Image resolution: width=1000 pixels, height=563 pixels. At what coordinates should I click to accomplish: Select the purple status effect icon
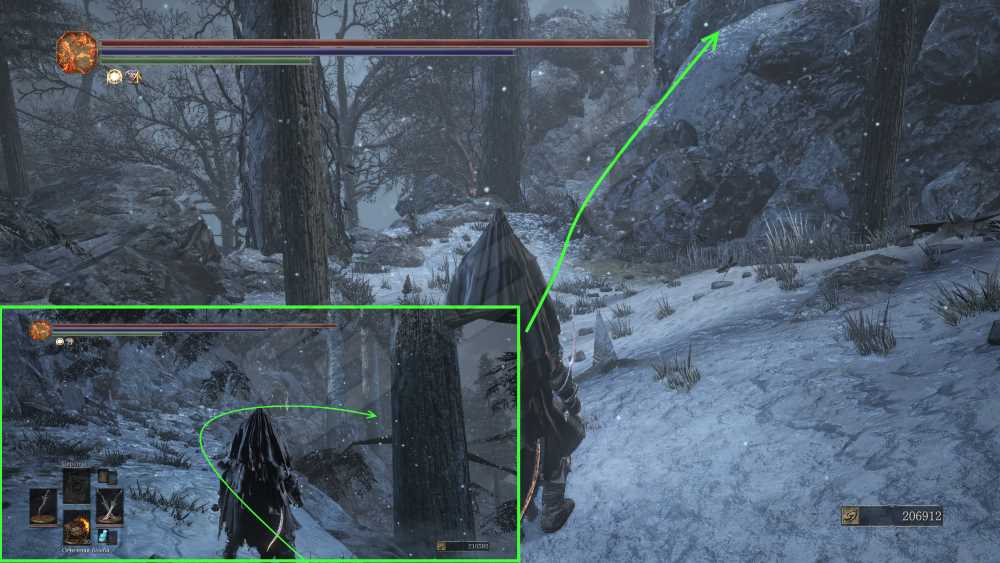click(x=132, y=76)
